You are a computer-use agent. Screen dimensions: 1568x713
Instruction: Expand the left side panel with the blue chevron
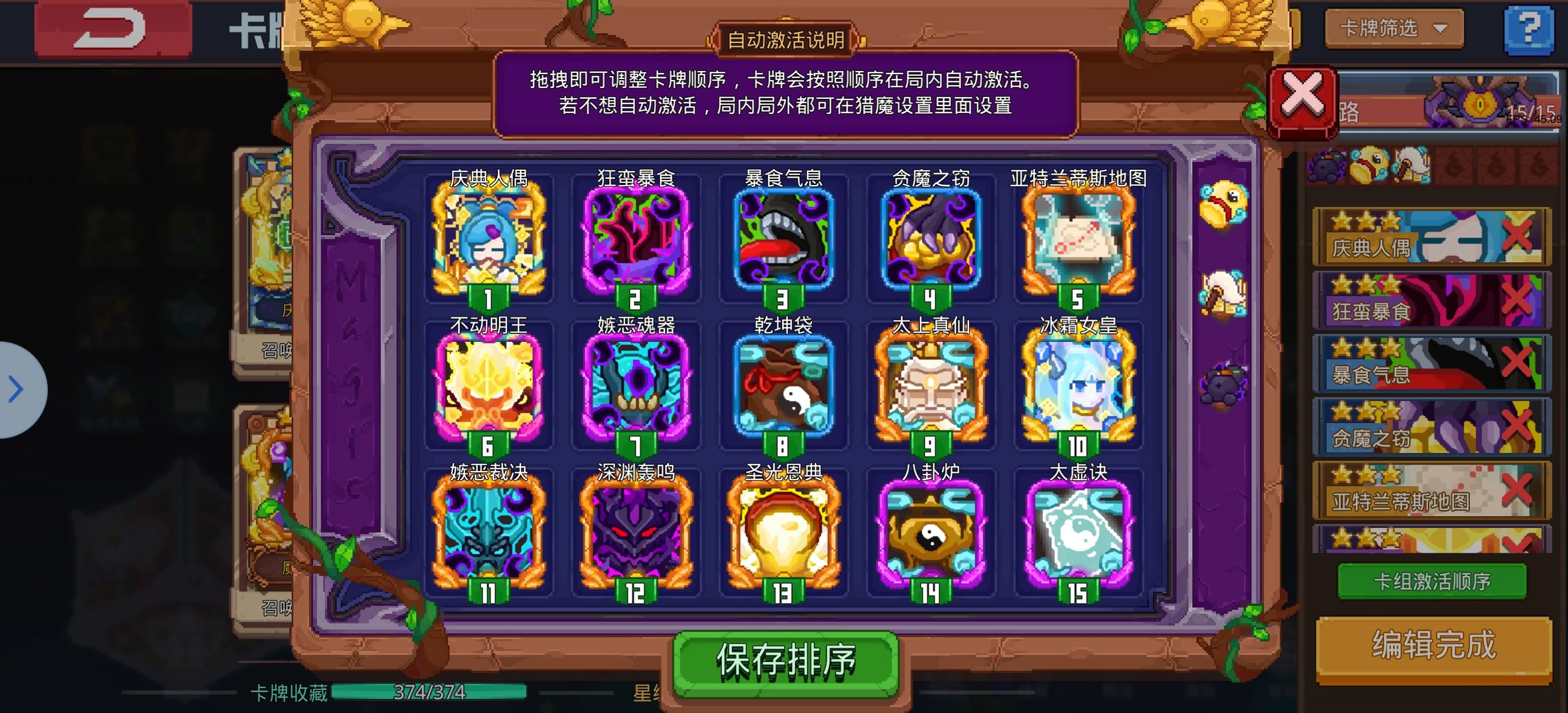15,390
